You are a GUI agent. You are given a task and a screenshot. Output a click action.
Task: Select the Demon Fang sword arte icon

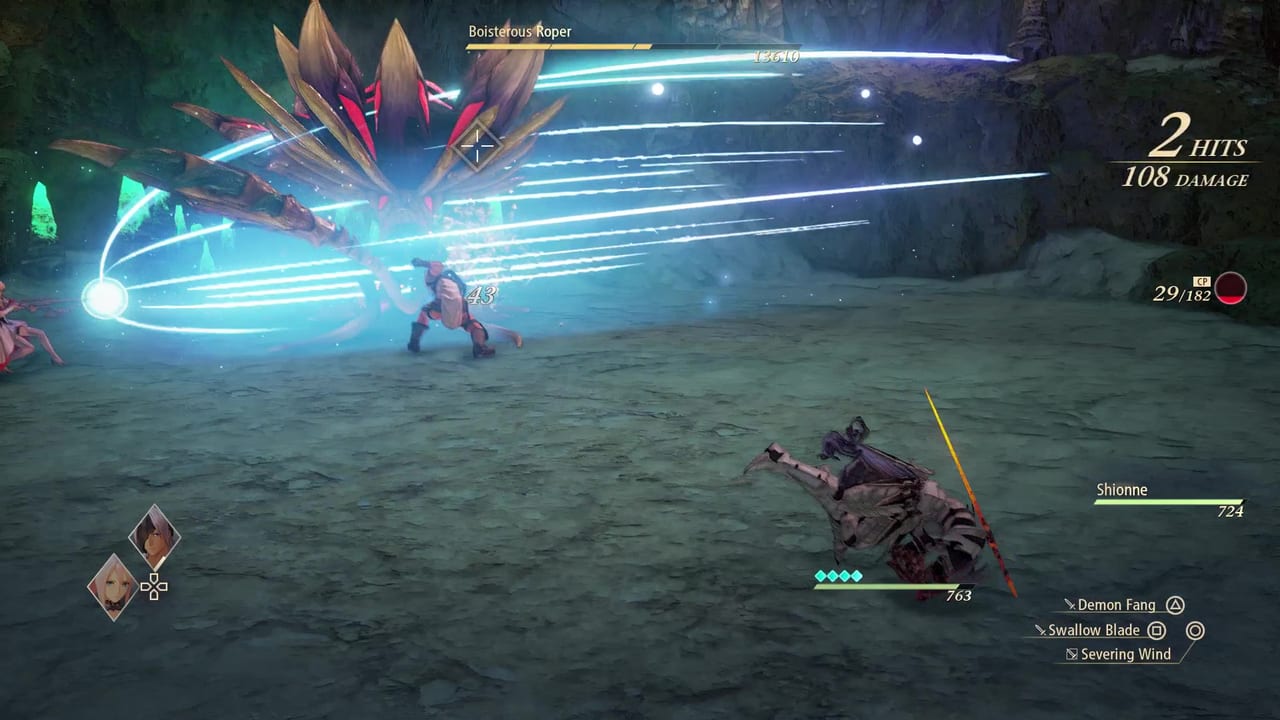click(x=1069, y=605)
